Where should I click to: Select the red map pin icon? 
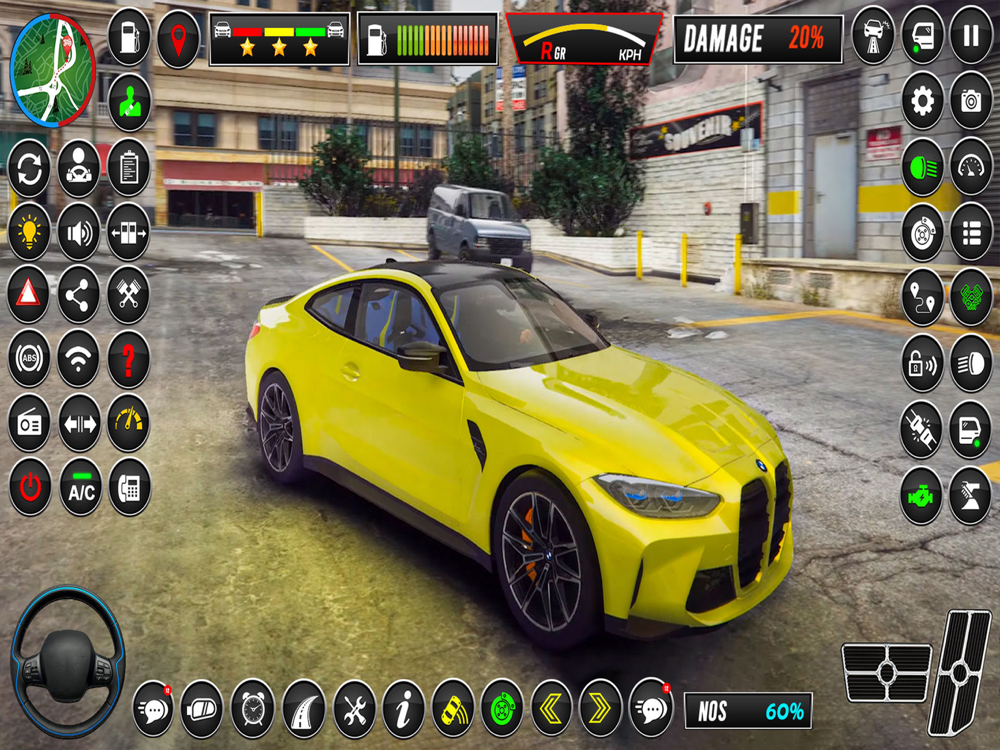tap(178, 40)
